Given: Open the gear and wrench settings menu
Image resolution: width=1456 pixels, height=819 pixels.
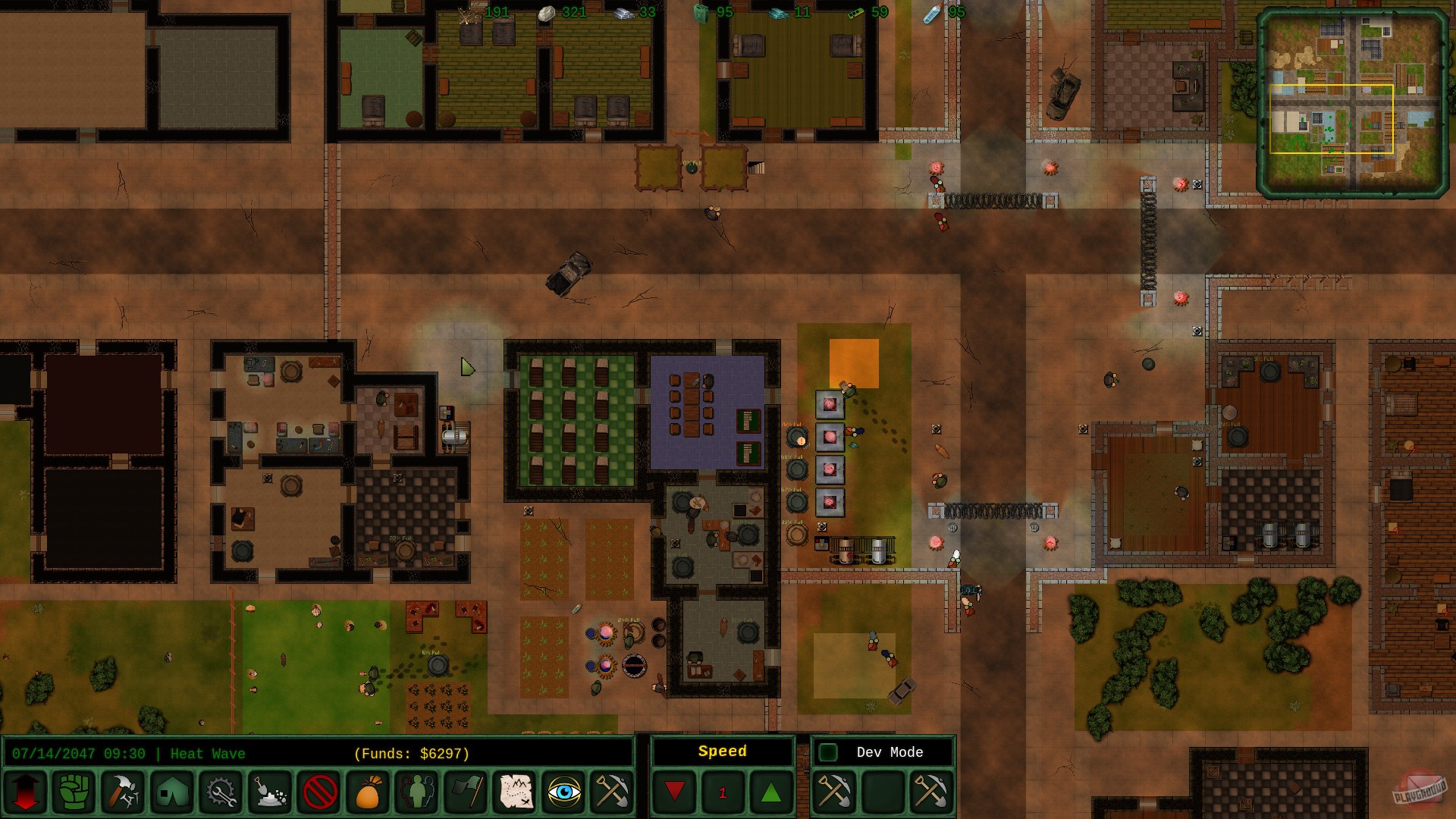Looking at the screenshot, I should (220, 792).
